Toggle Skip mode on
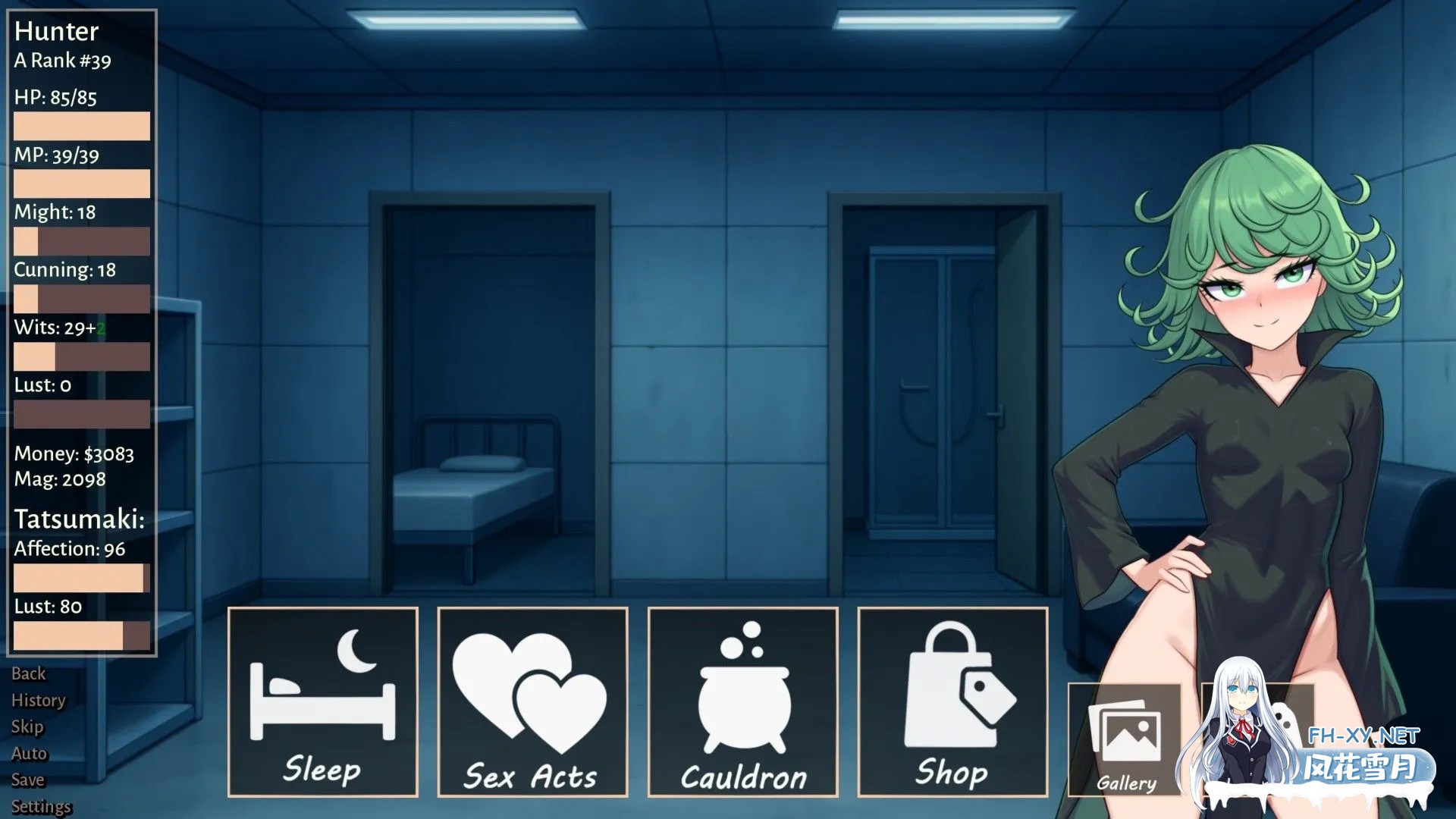1456x819 pixels. pos(27,726)
